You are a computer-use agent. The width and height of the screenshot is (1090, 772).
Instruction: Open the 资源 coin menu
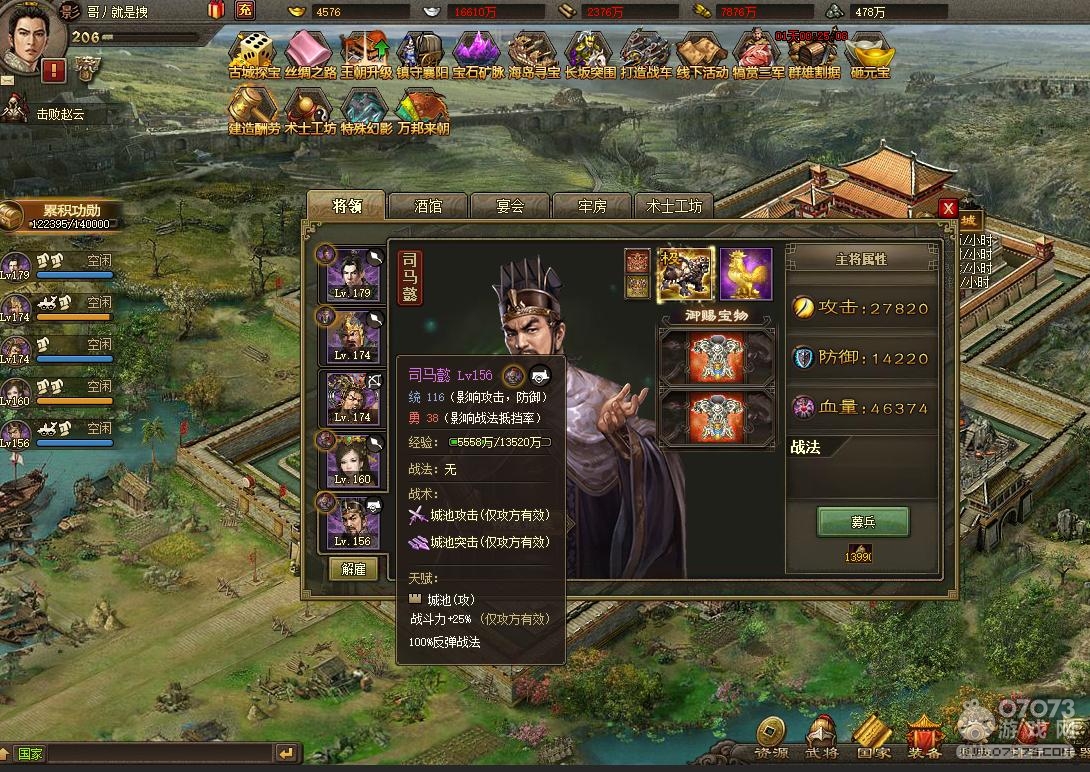click(x=770, y=736)
